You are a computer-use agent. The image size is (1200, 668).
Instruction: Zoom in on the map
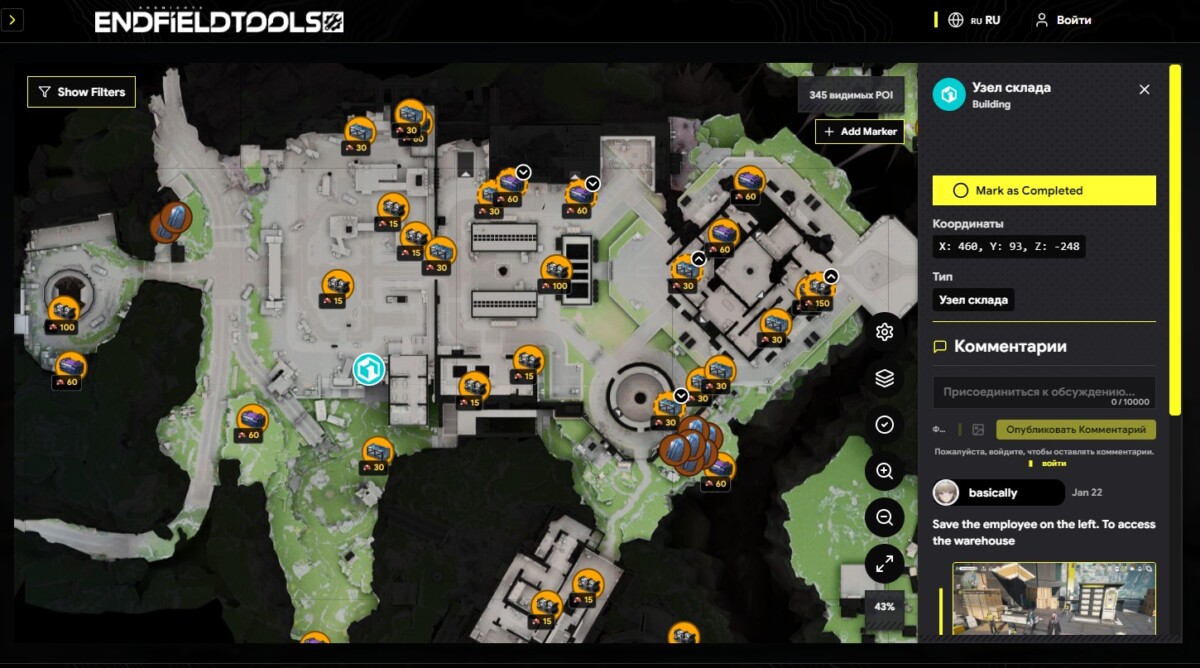[884, 471]
